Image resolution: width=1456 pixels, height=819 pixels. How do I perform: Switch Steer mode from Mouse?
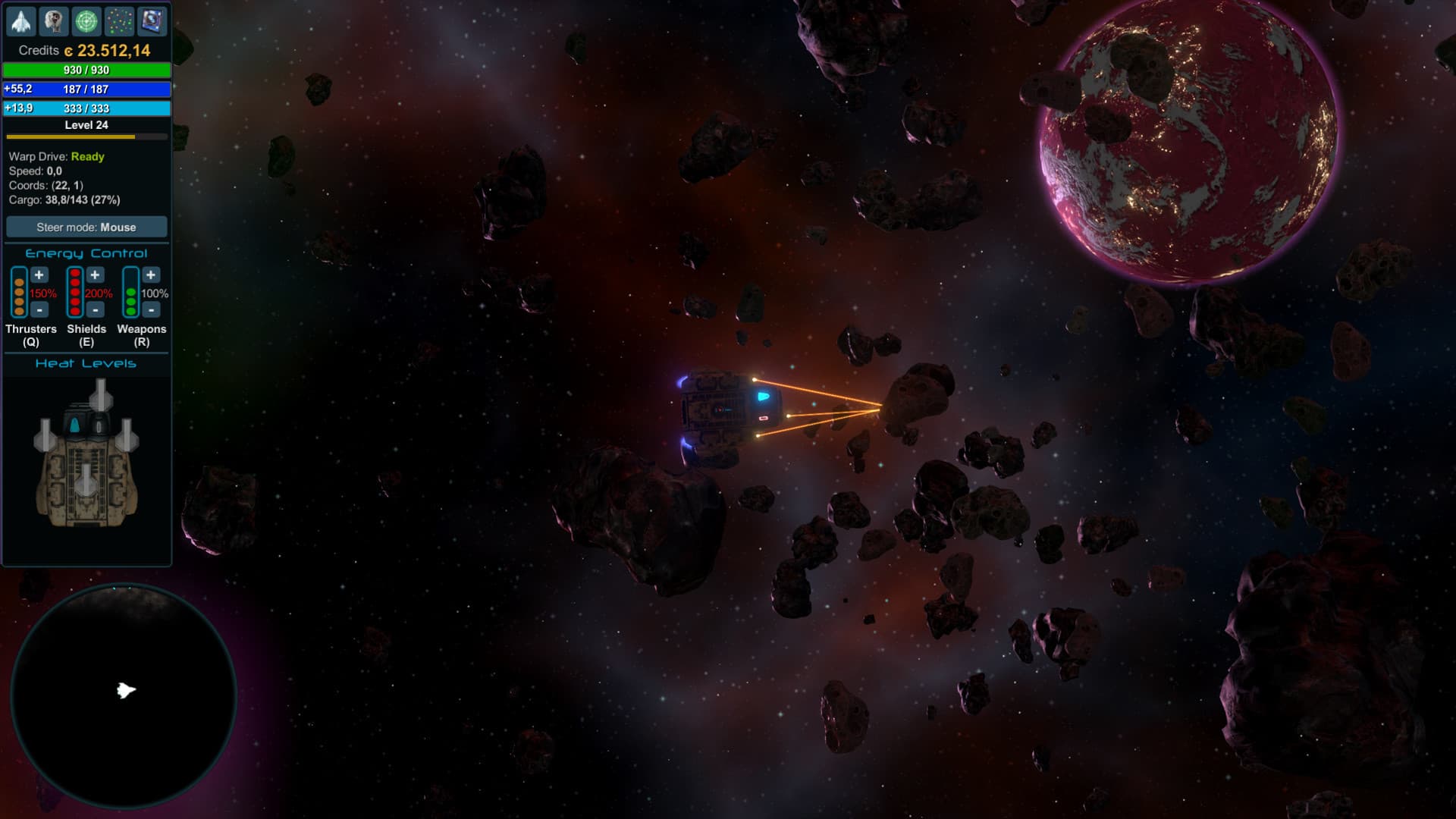point(86,227)
